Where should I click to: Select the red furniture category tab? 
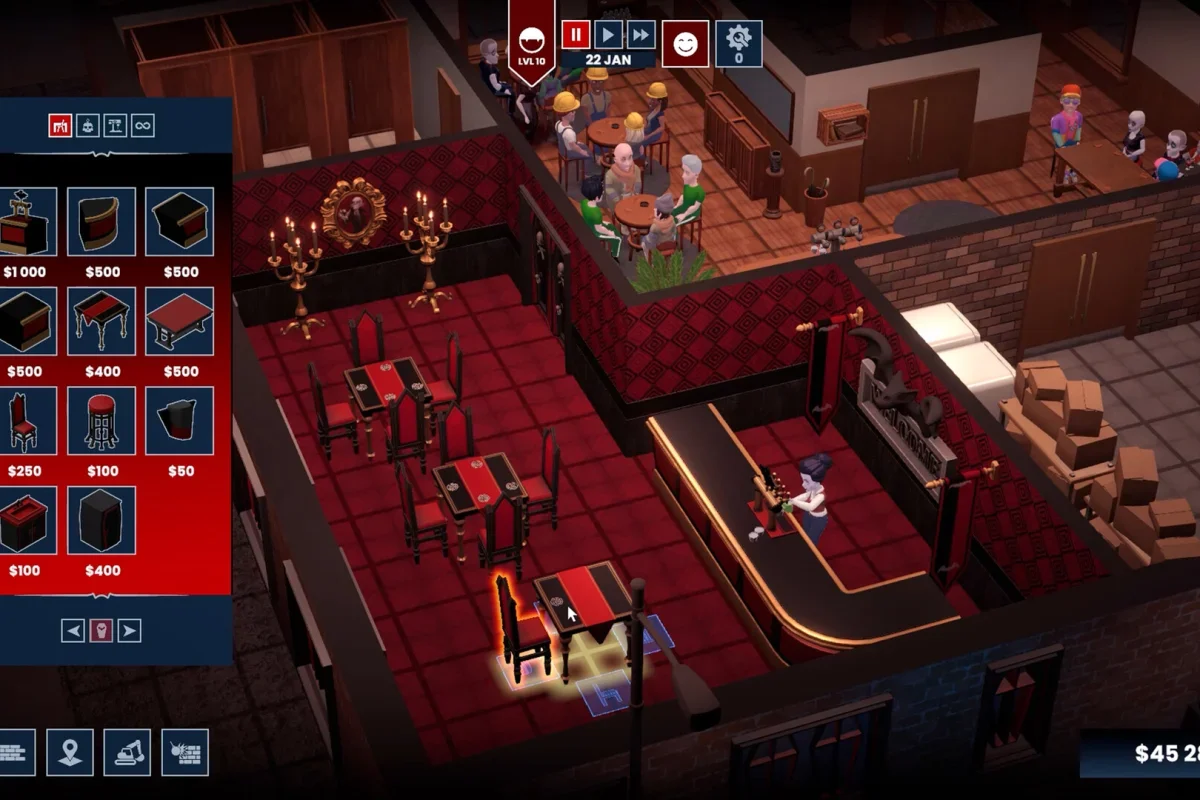[x=60, y=125]
